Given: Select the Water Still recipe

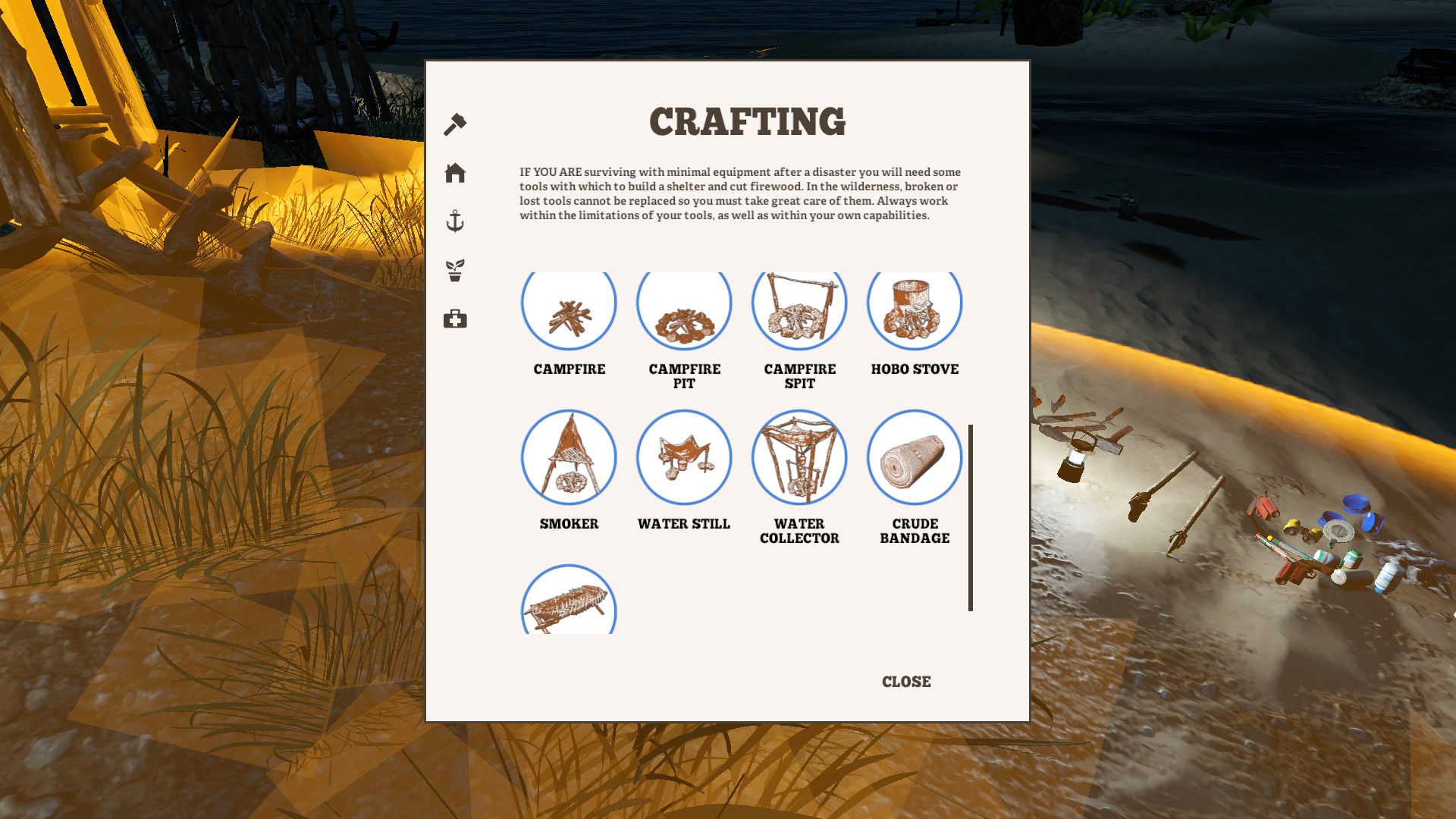Looking at the screenshot, I should pyautogui.click(x=684, y=457).
